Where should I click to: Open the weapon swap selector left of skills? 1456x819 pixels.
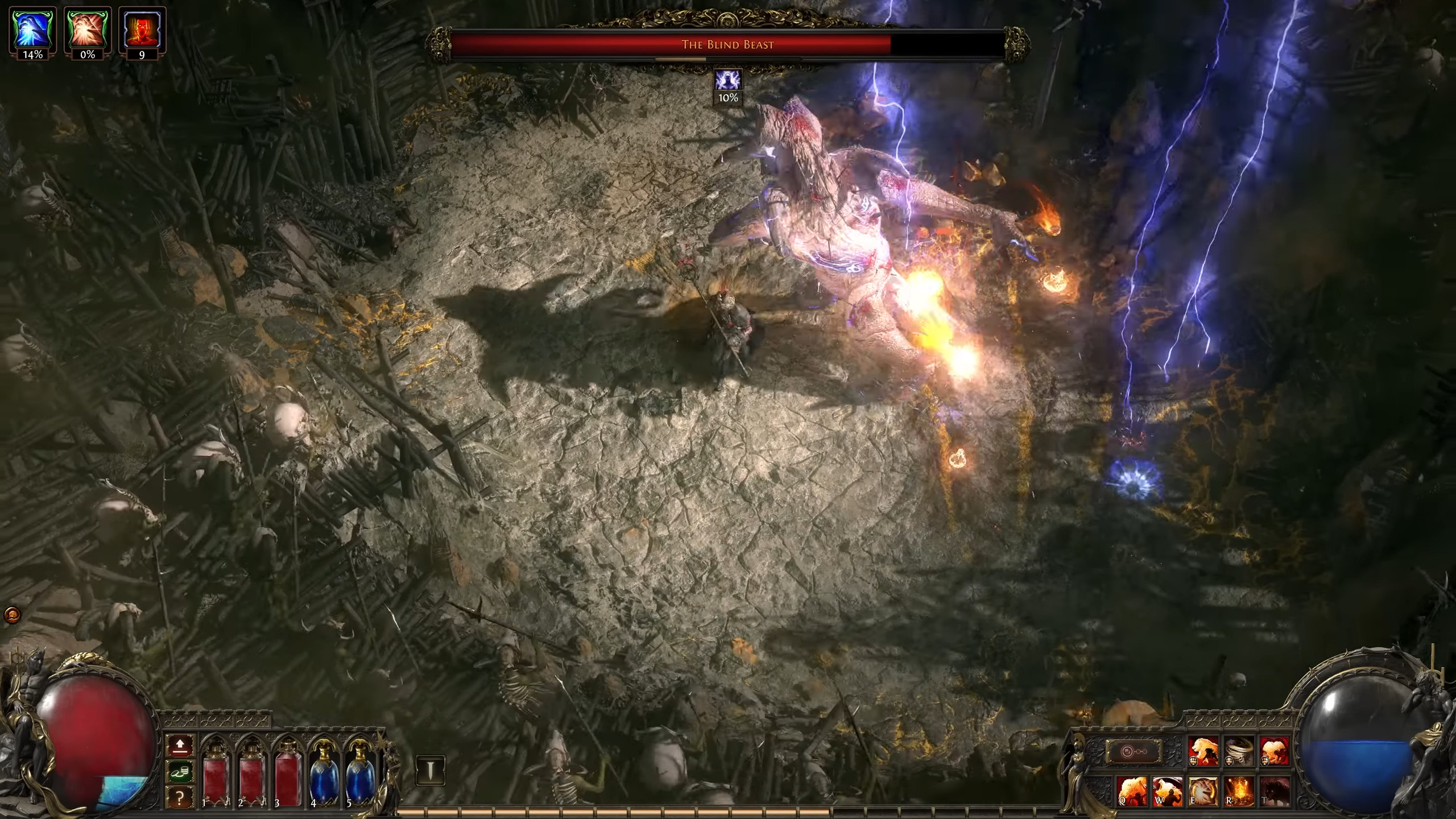pos(1135,751)
